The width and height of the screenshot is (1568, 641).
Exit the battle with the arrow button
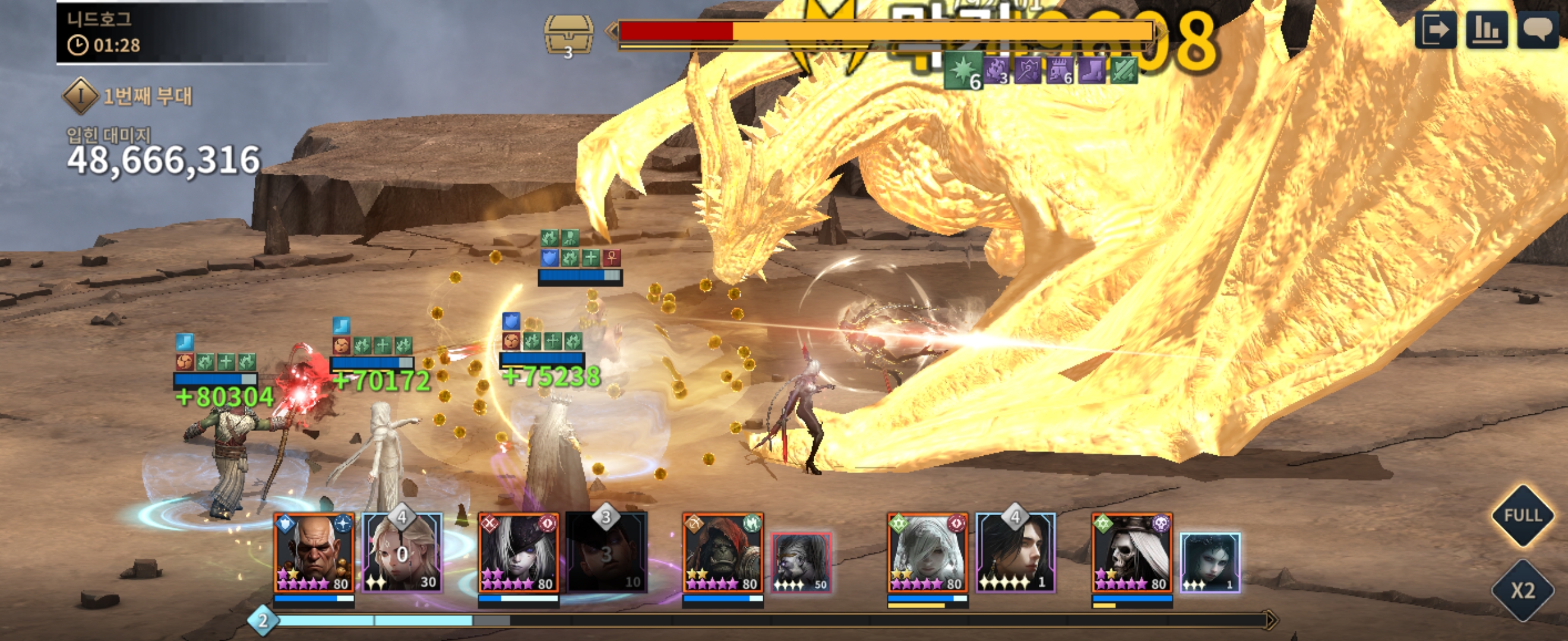[1436, 29]
